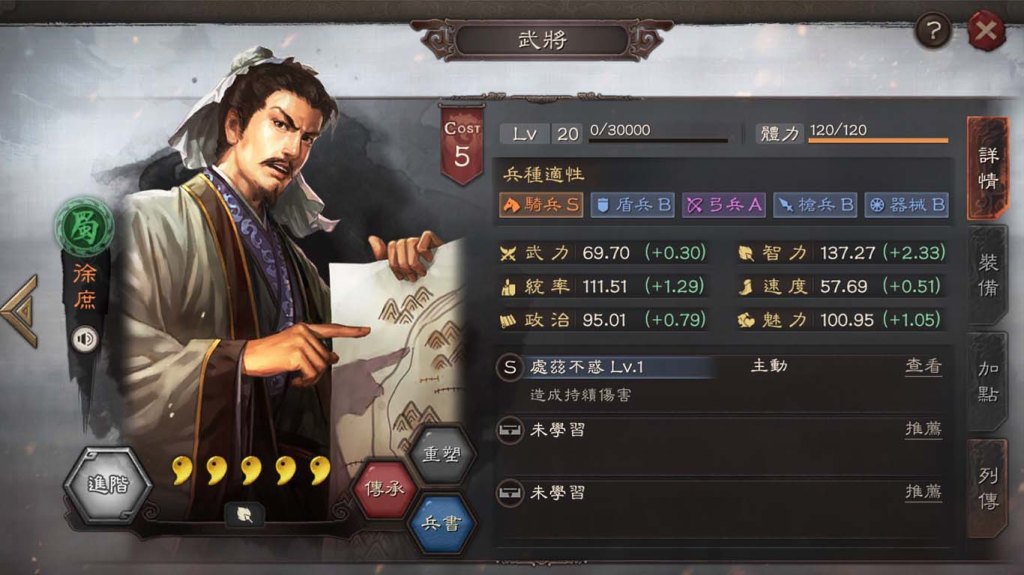The width and height of the screenshot is (1024, 575).
Task: Choose the 弓兵 A archer aptitude
Action: click(x=724, y=205)
